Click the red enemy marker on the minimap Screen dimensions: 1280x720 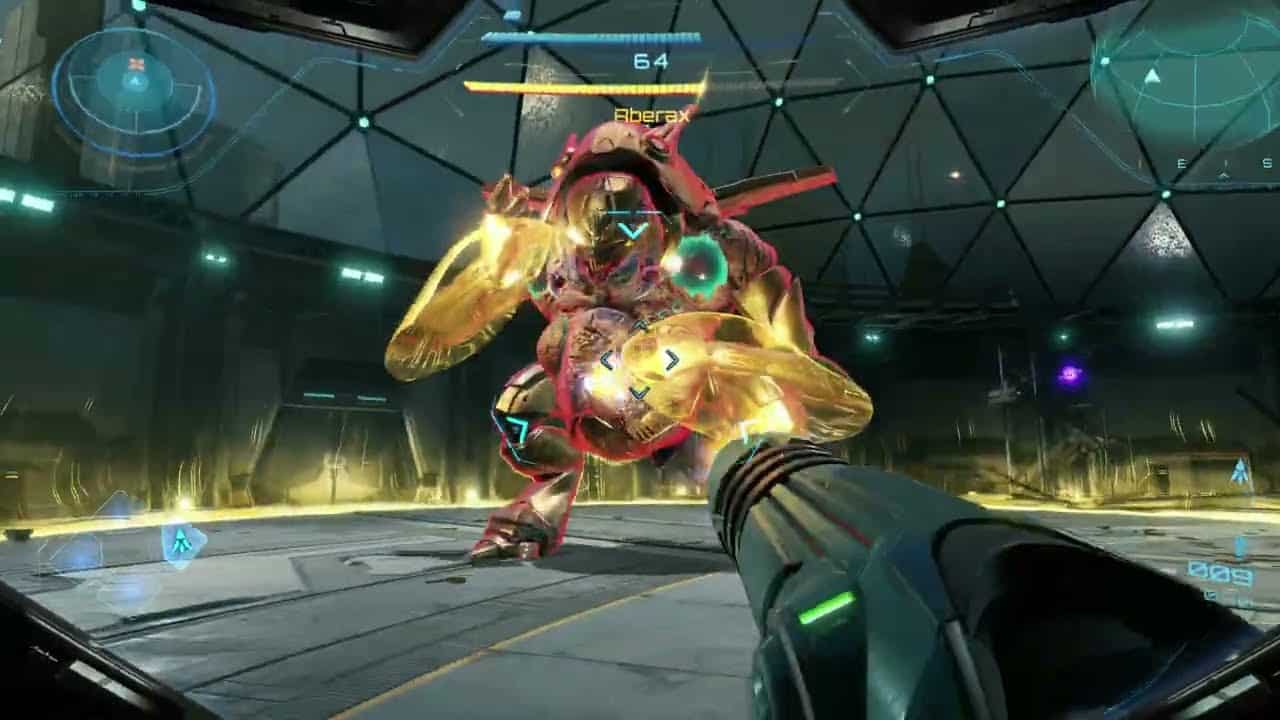(x=135, y=63)
